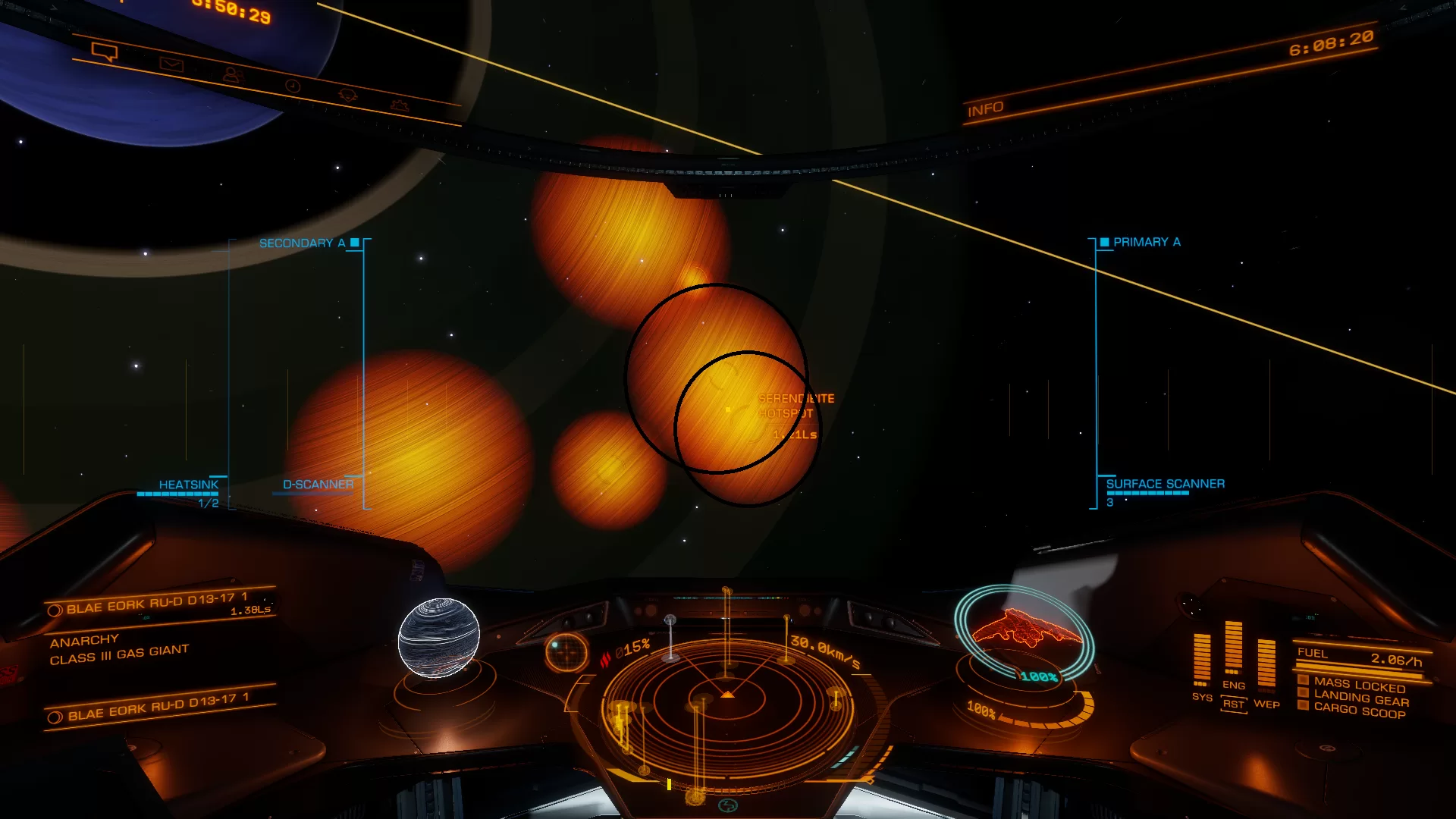Open the squadron emblem tab

[x=348, y=95]
